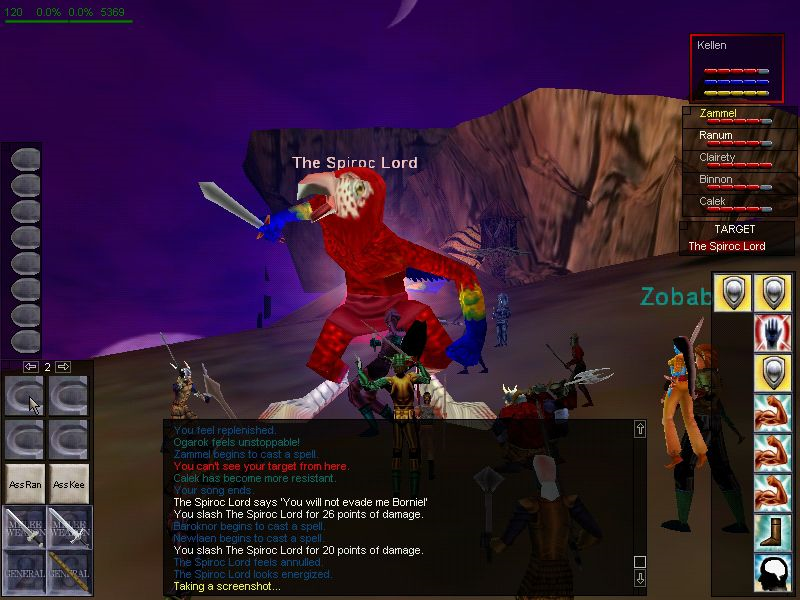Inspect the glowing hand buff icon

[x=773, y=332]
